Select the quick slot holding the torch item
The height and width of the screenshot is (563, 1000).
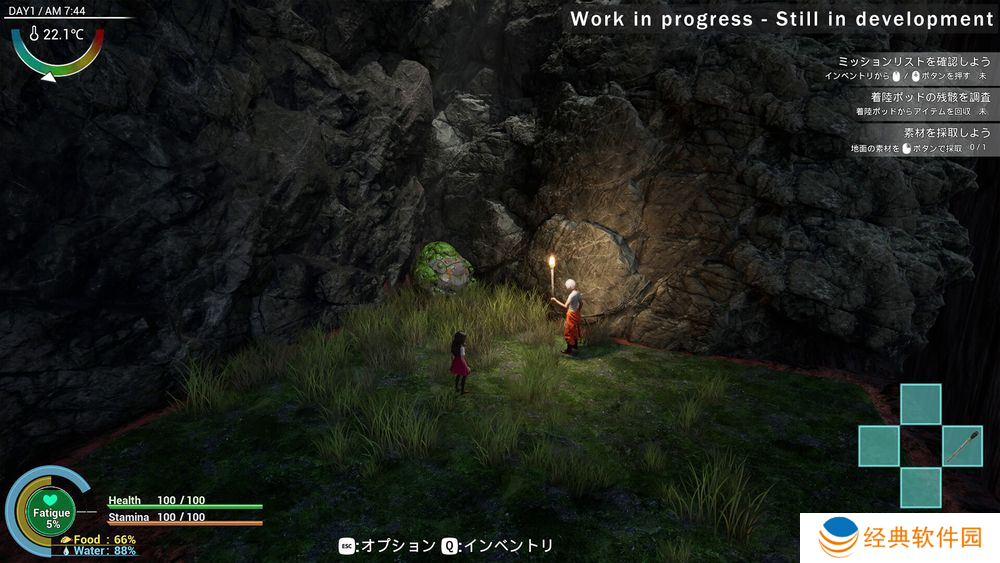962,446
